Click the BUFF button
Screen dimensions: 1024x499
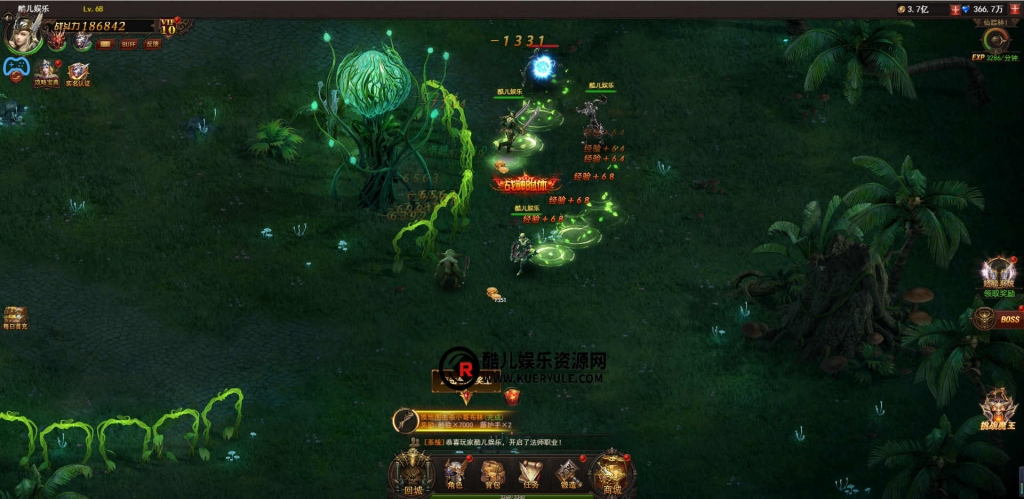pyautogui.click(x=129, y=44)
